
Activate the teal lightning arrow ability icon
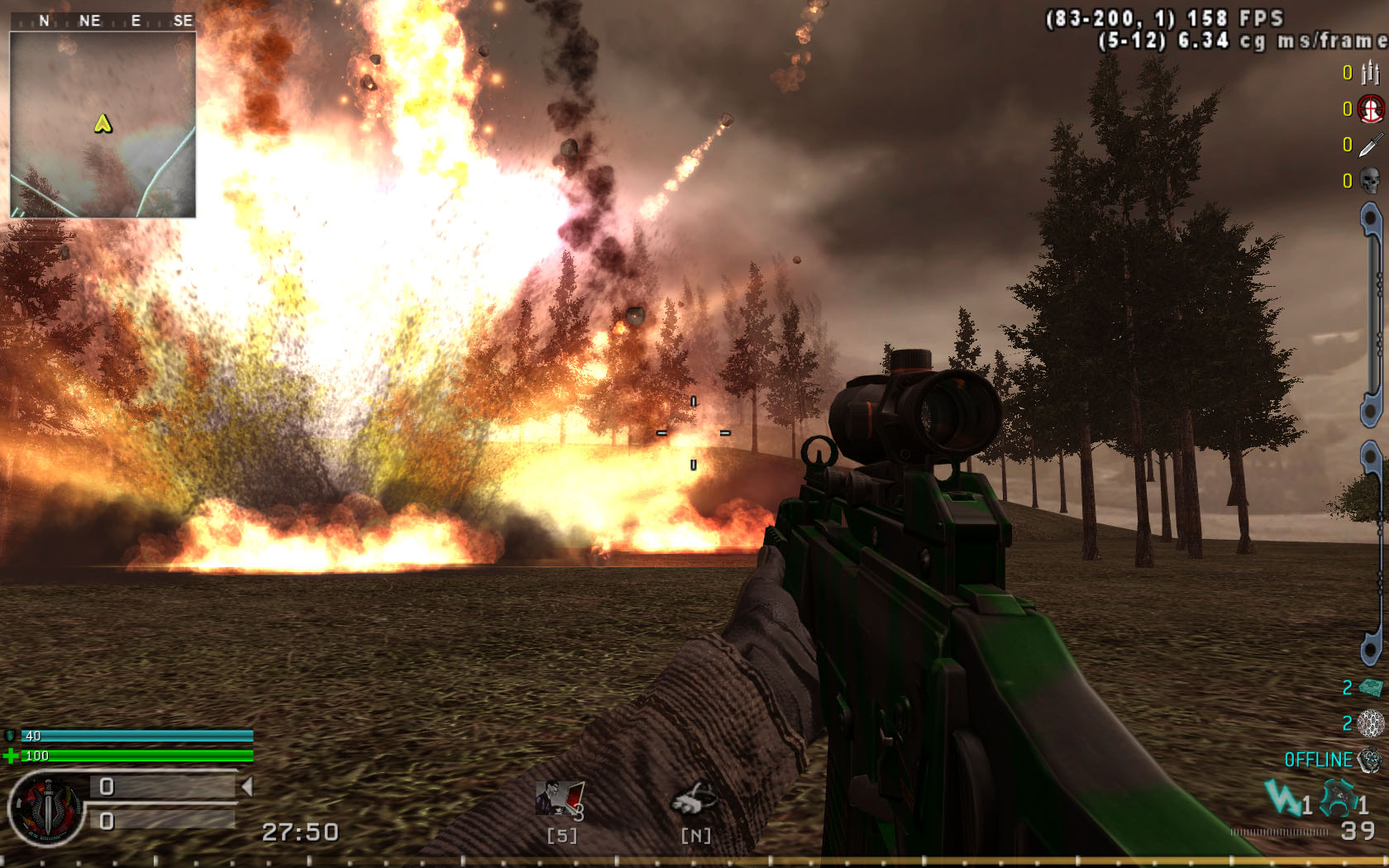click(1282, 799)
